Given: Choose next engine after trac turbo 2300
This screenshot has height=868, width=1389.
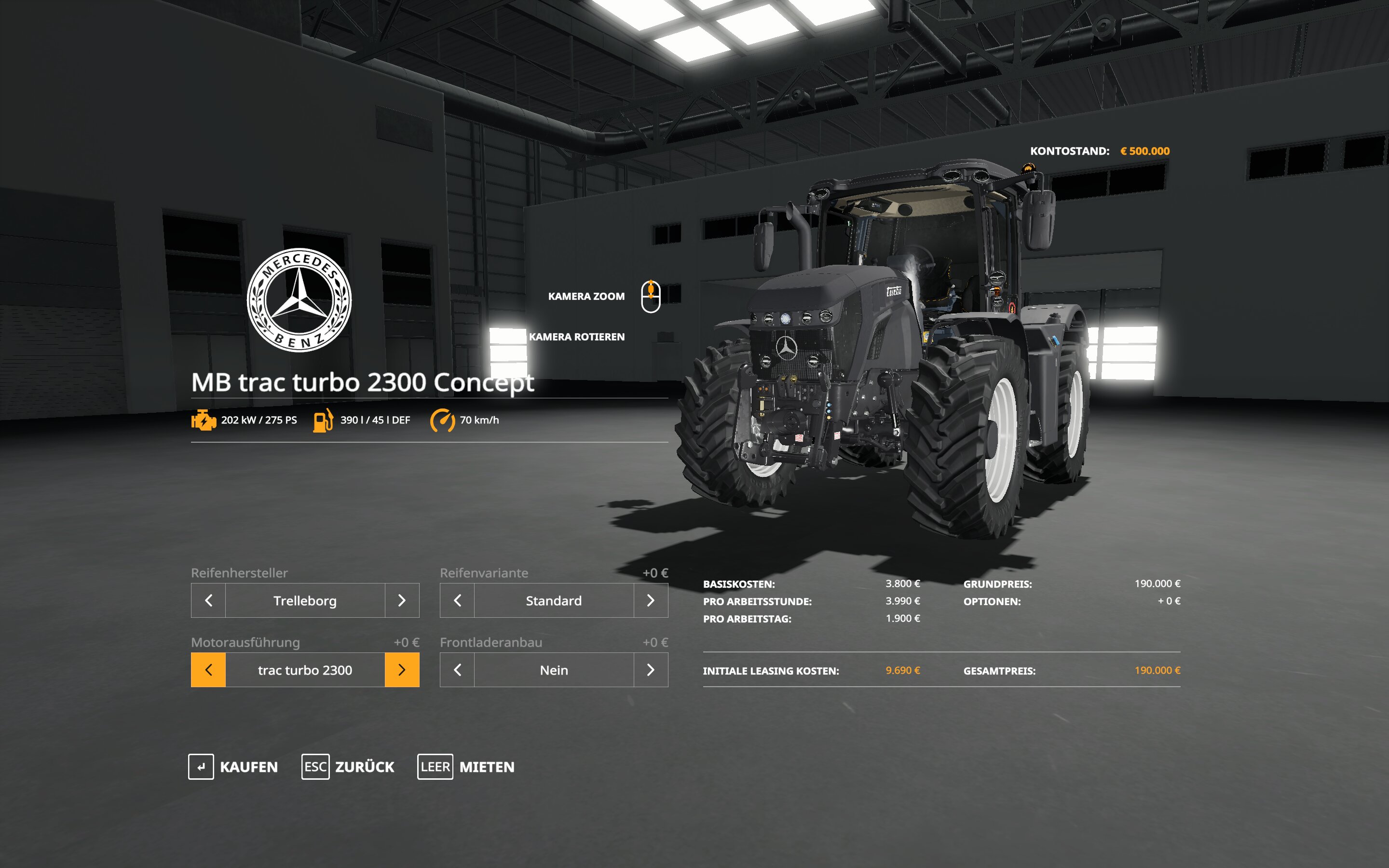Looking at the screenshot, I should (x=402, y=670).
